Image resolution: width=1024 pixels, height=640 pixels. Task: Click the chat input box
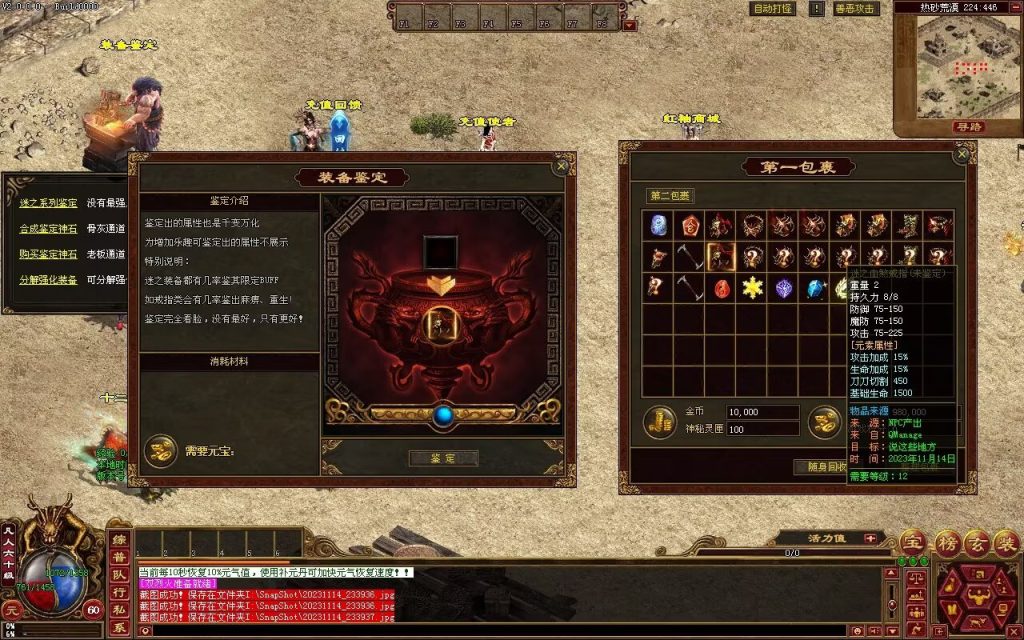click(x=500, y=631)
